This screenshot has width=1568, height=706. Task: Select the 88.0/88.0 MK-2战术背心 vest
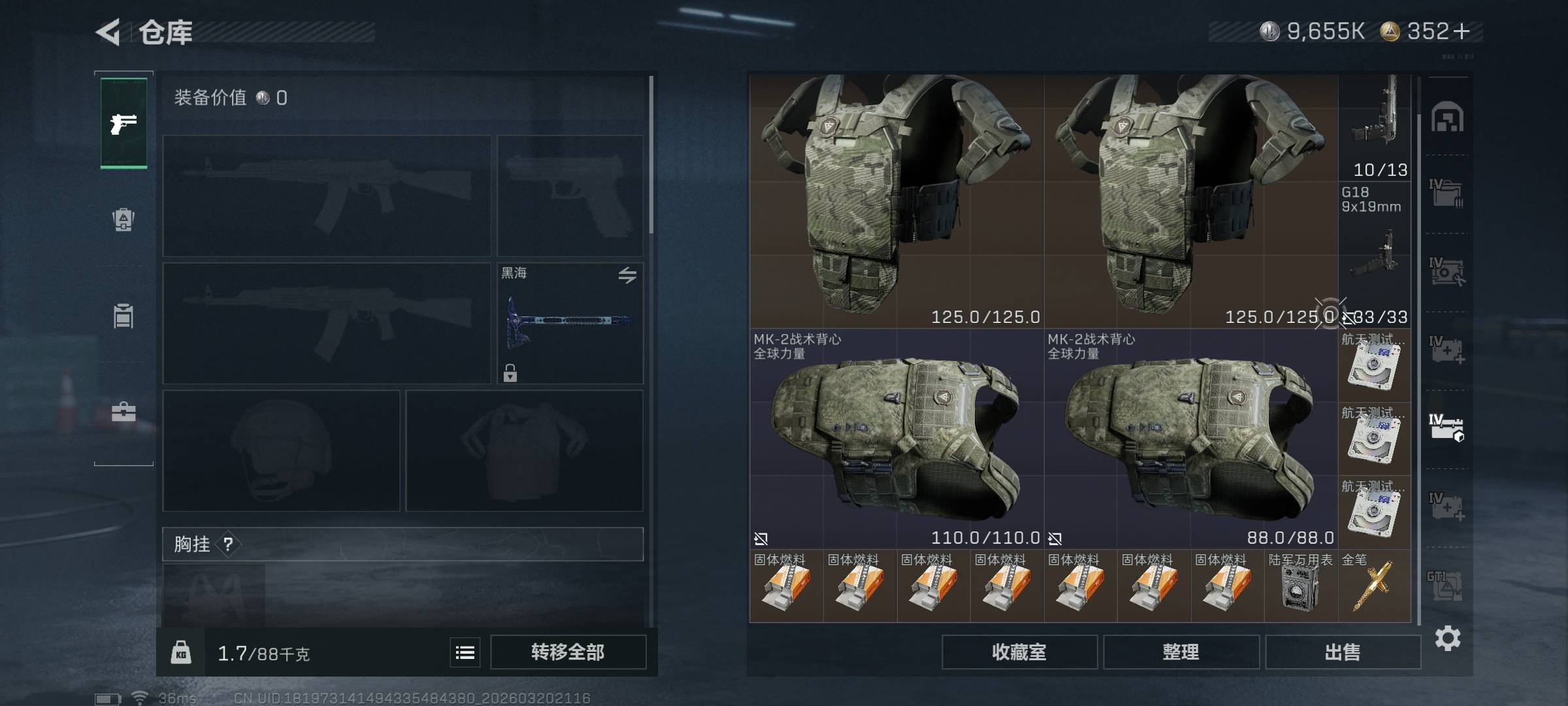[1190, 439]
